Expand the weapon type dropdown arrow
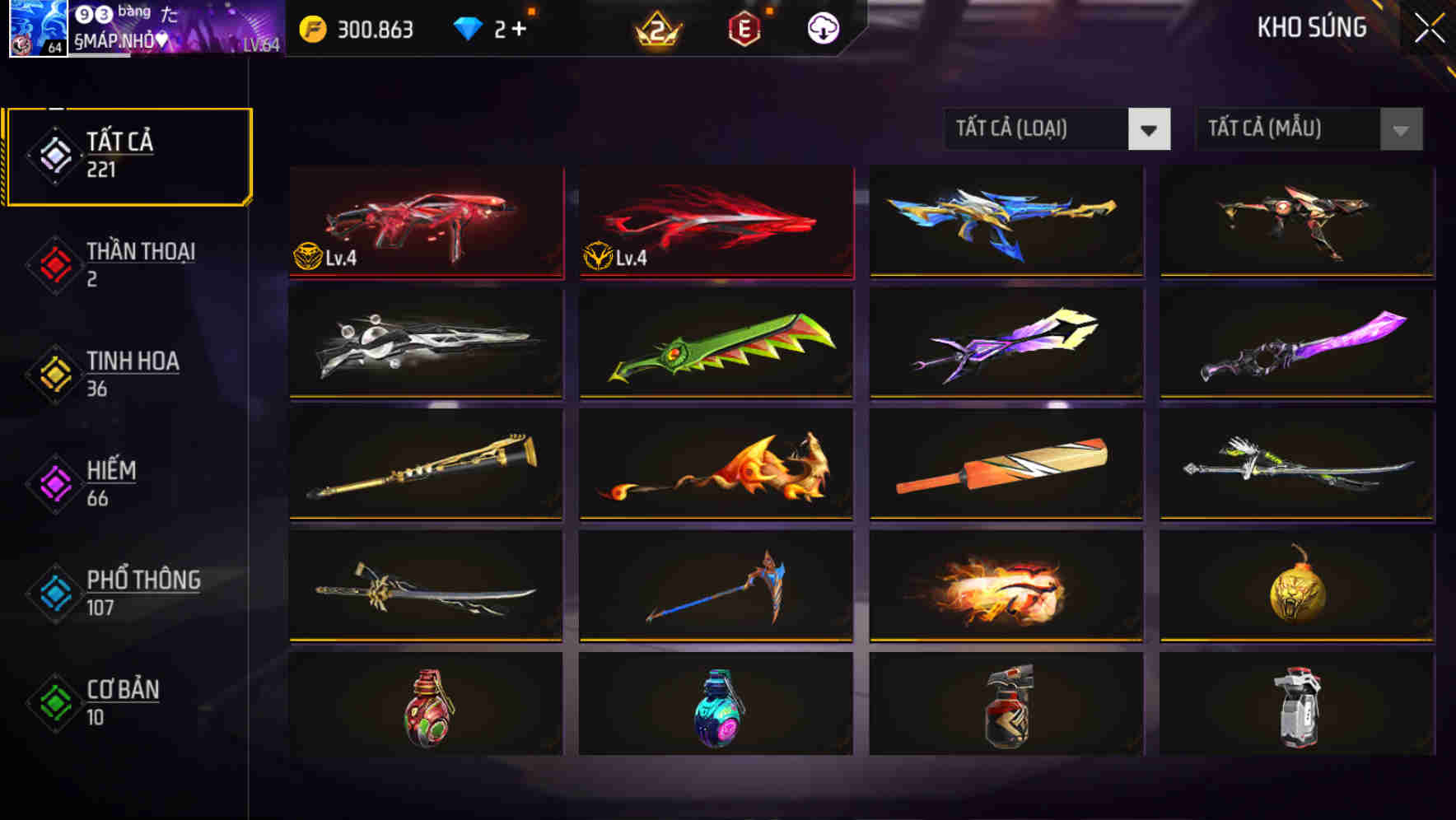 coord(1150,129)
